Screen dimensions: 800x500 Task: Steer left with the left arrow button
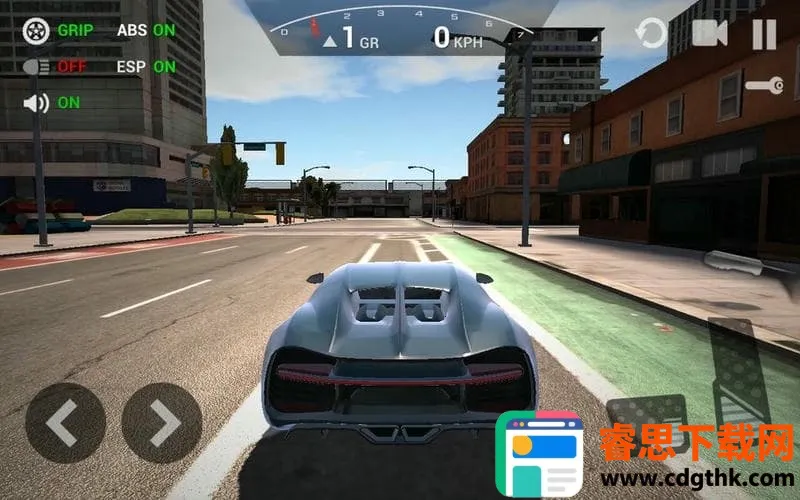[x=65, y=423]
